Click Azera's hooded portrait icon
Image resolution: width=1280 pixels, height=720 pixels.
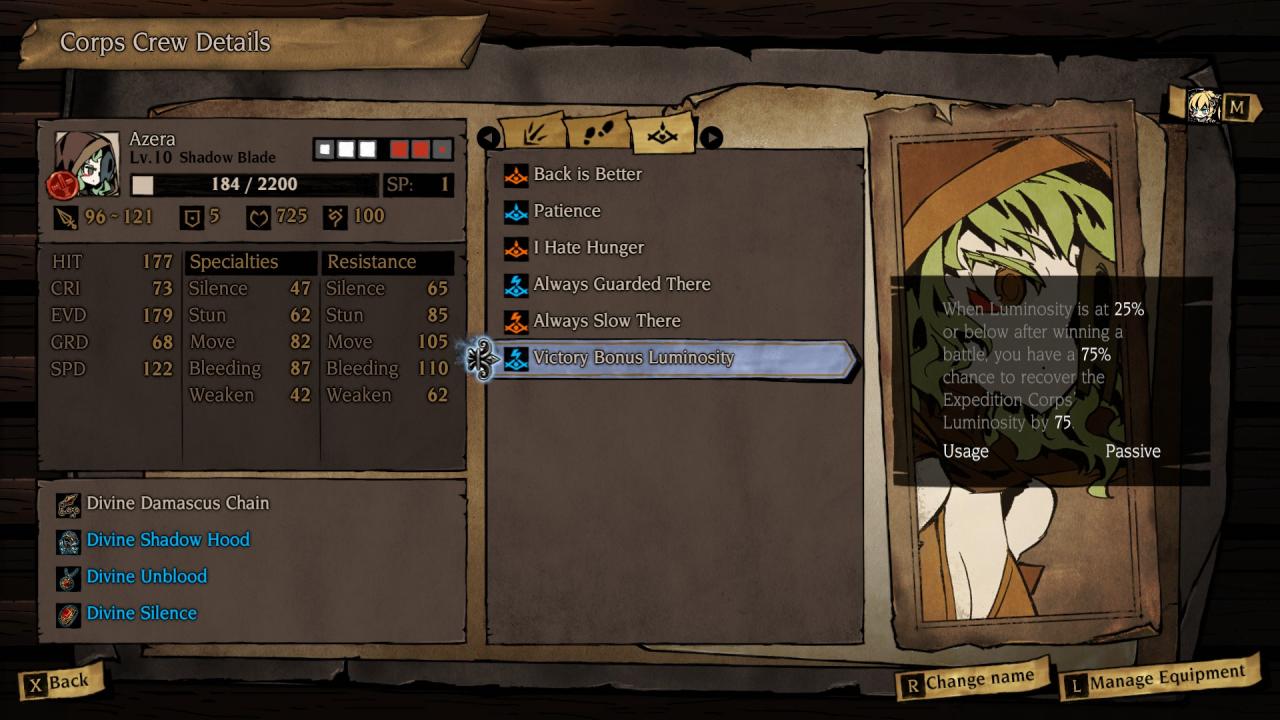pos(80,160)
